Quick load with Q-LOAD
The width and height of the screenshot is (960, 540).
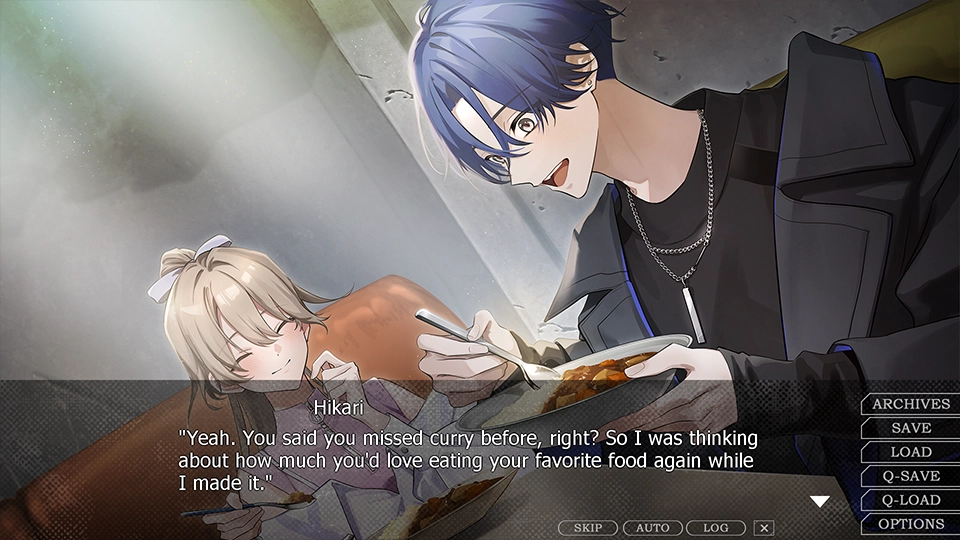pyautogui.click(x=911, y=500)
